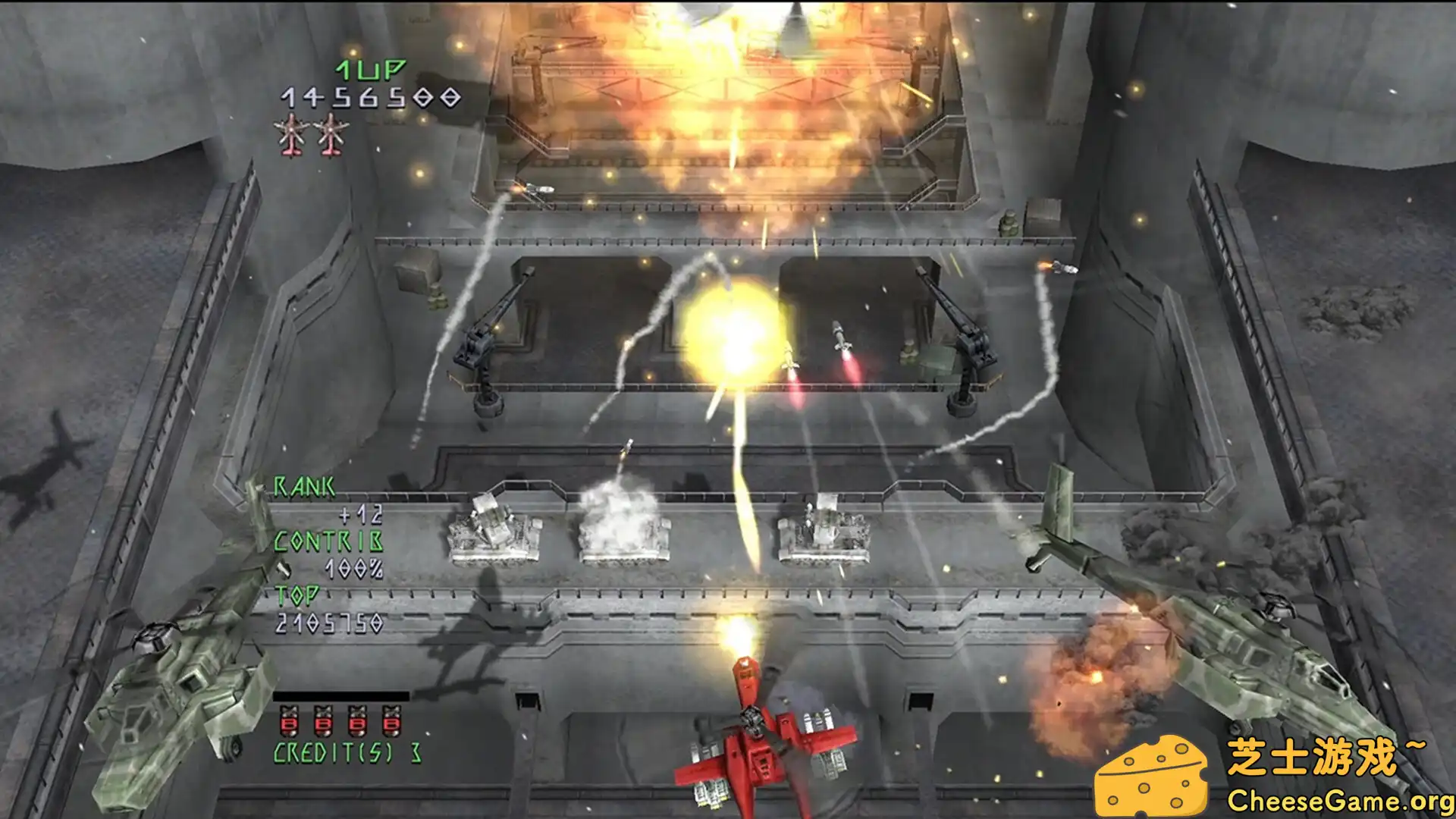The width and height of the screenshot is (1456, 819).
Task: Select the first bomb stock icon
Action: tap(290, 722)
